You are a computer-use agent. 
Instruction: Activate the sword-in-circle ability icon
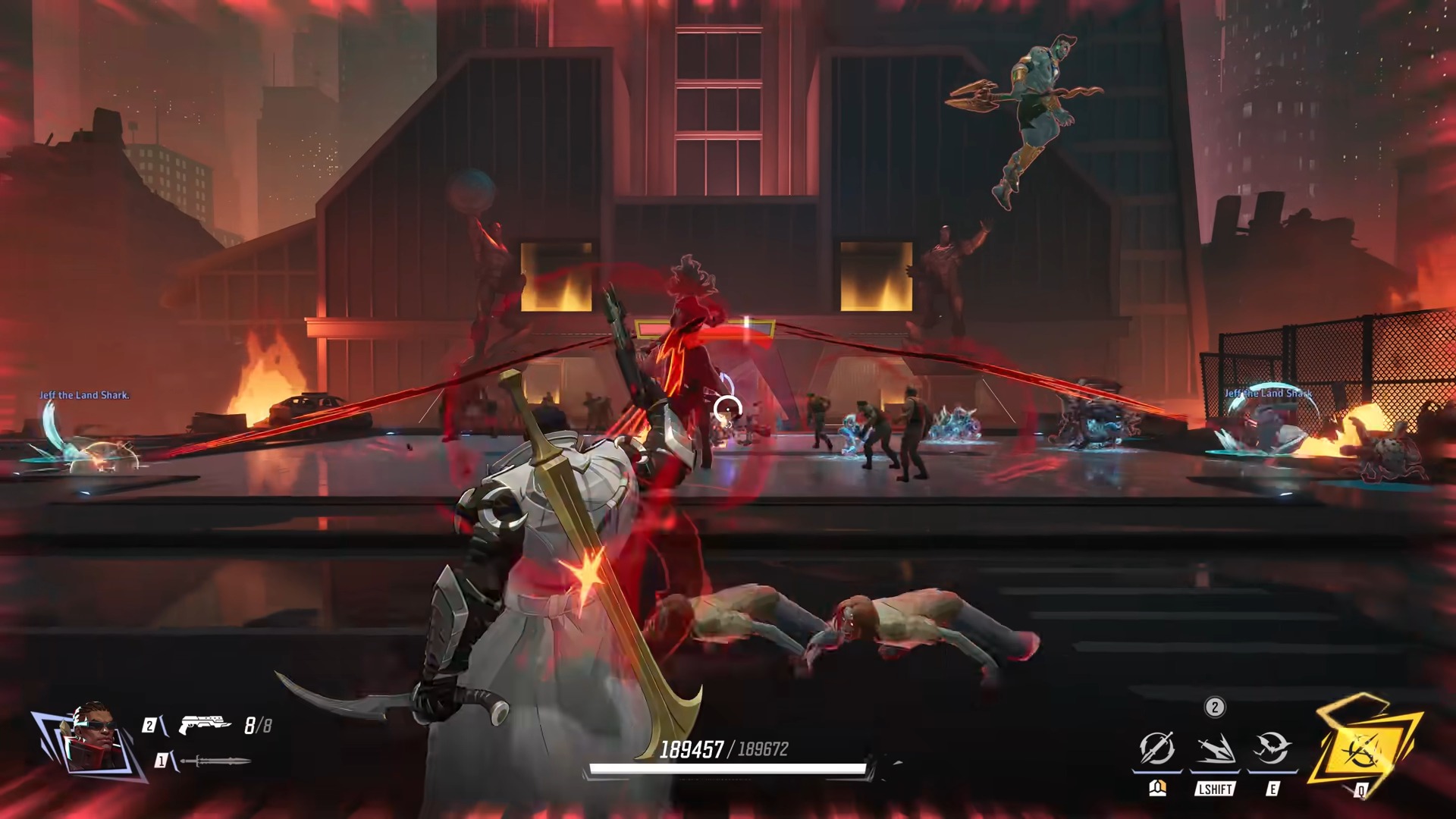[x=1157, y=749]
